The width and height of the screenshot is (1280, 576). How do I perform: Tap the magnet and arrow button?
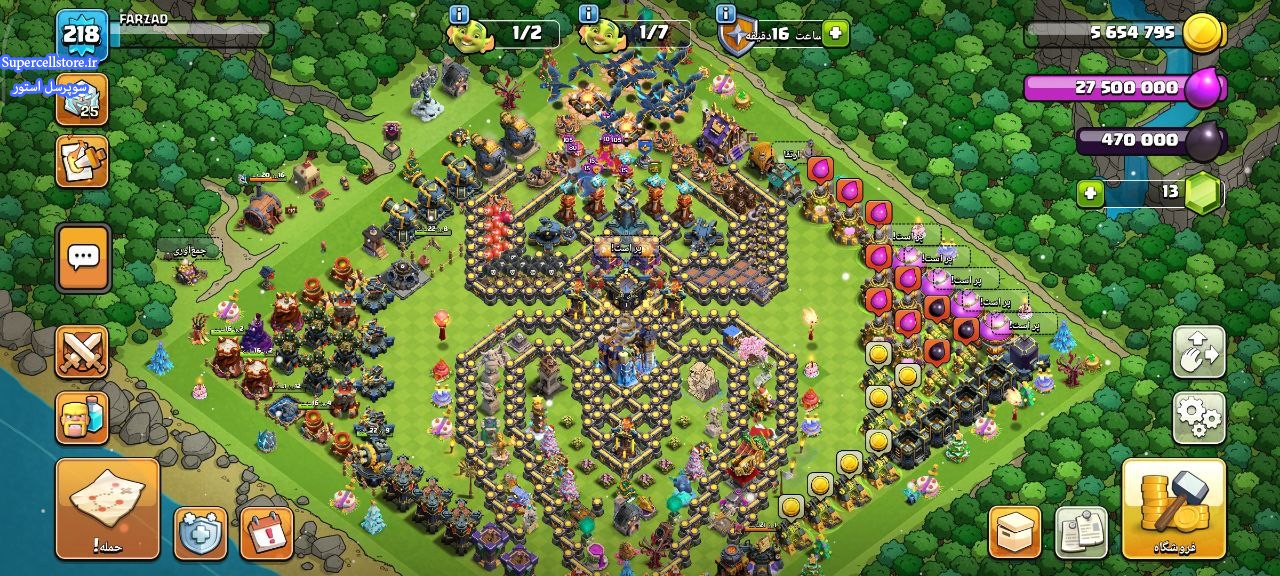(1199, 352)
